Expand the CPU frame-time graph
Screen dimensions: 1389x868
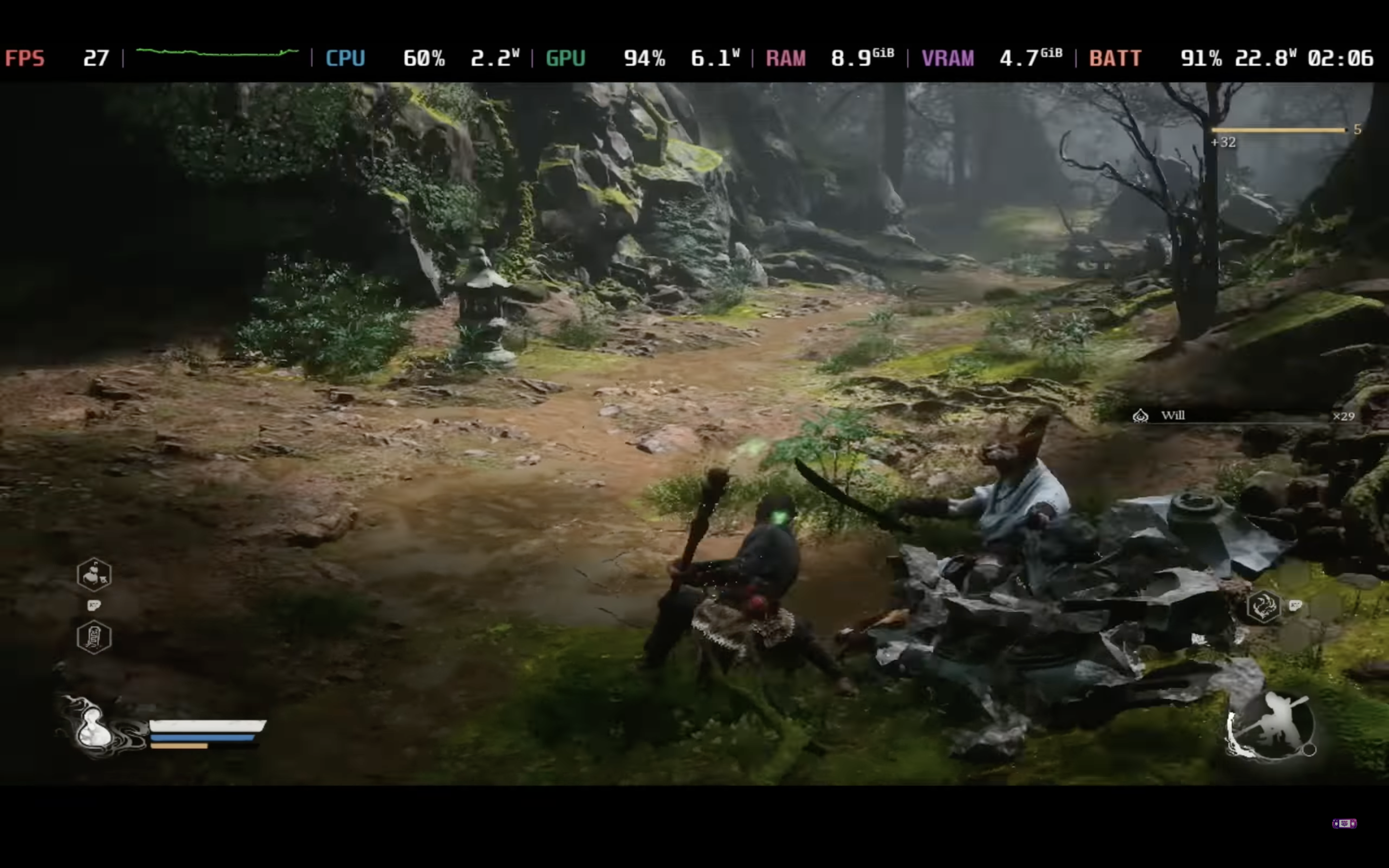(x=218, y=56)
